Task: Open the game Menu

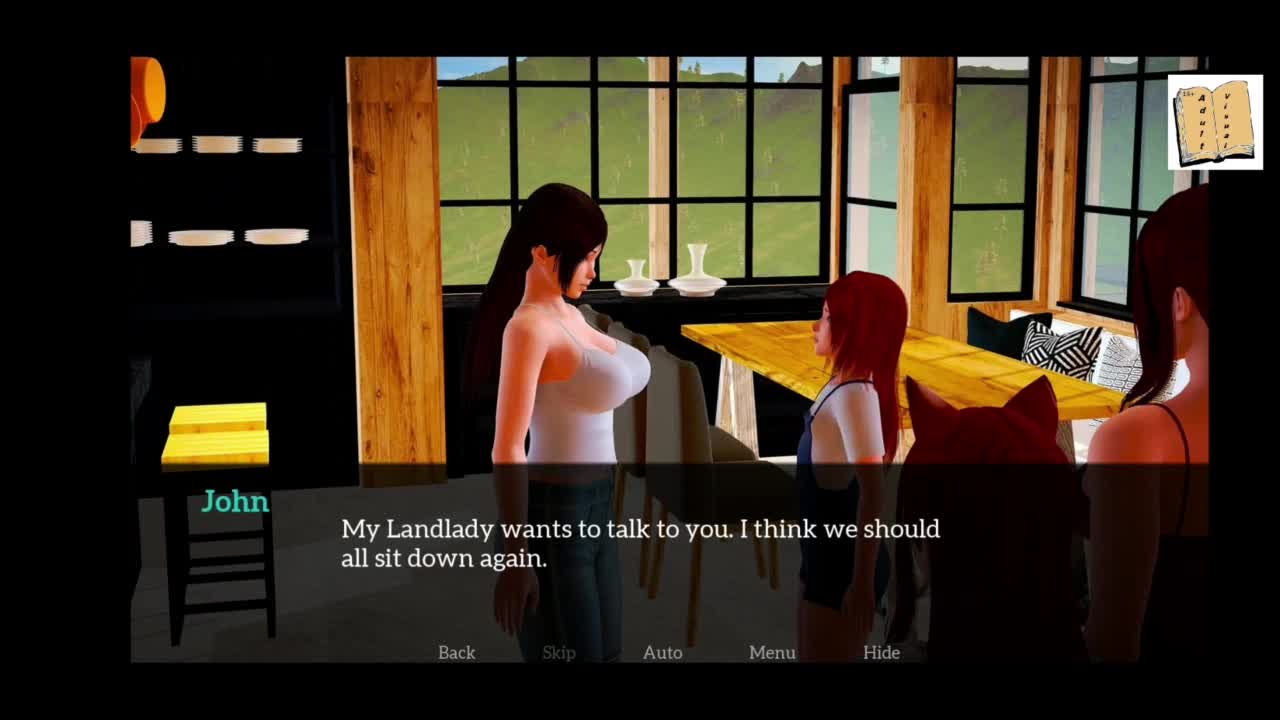Action: point(772,652)
